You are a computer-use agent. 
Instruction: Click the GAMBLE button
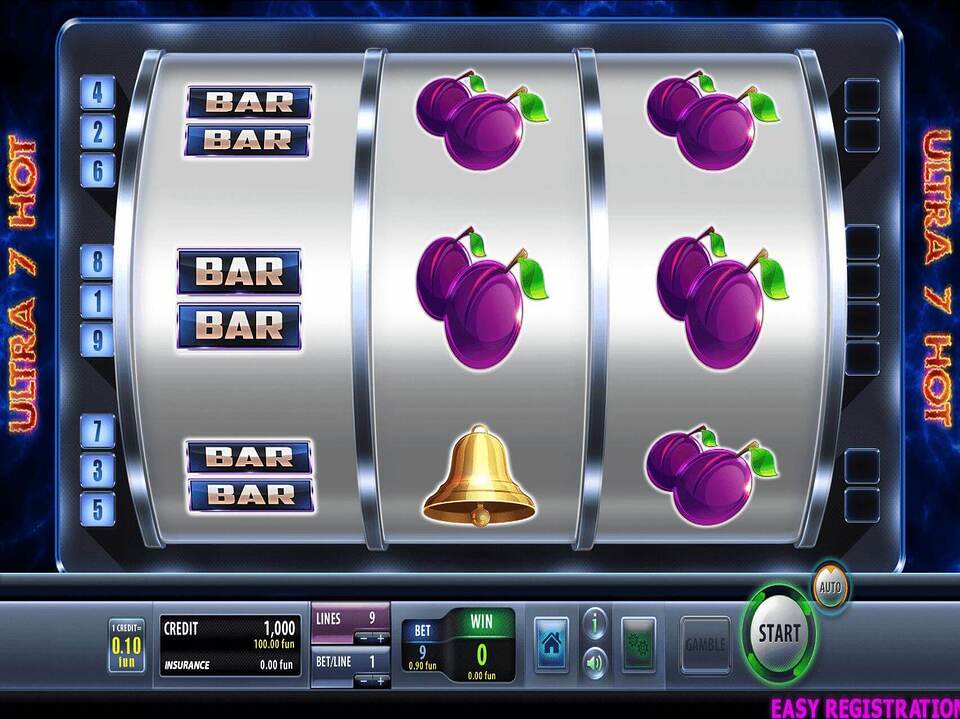705,644
